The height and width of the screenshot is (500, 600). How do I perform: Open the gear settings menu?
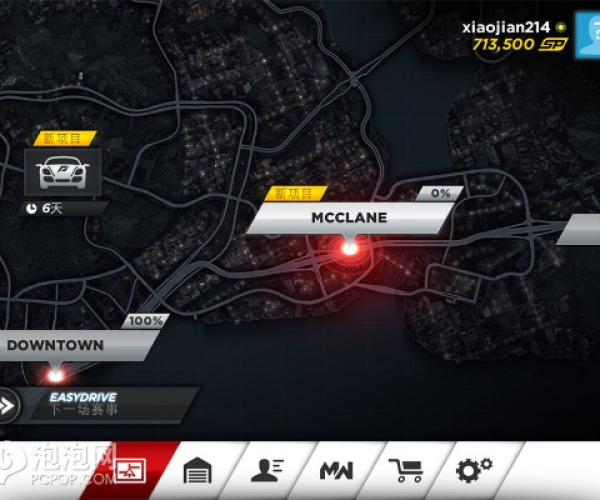[x=473, y=470]
